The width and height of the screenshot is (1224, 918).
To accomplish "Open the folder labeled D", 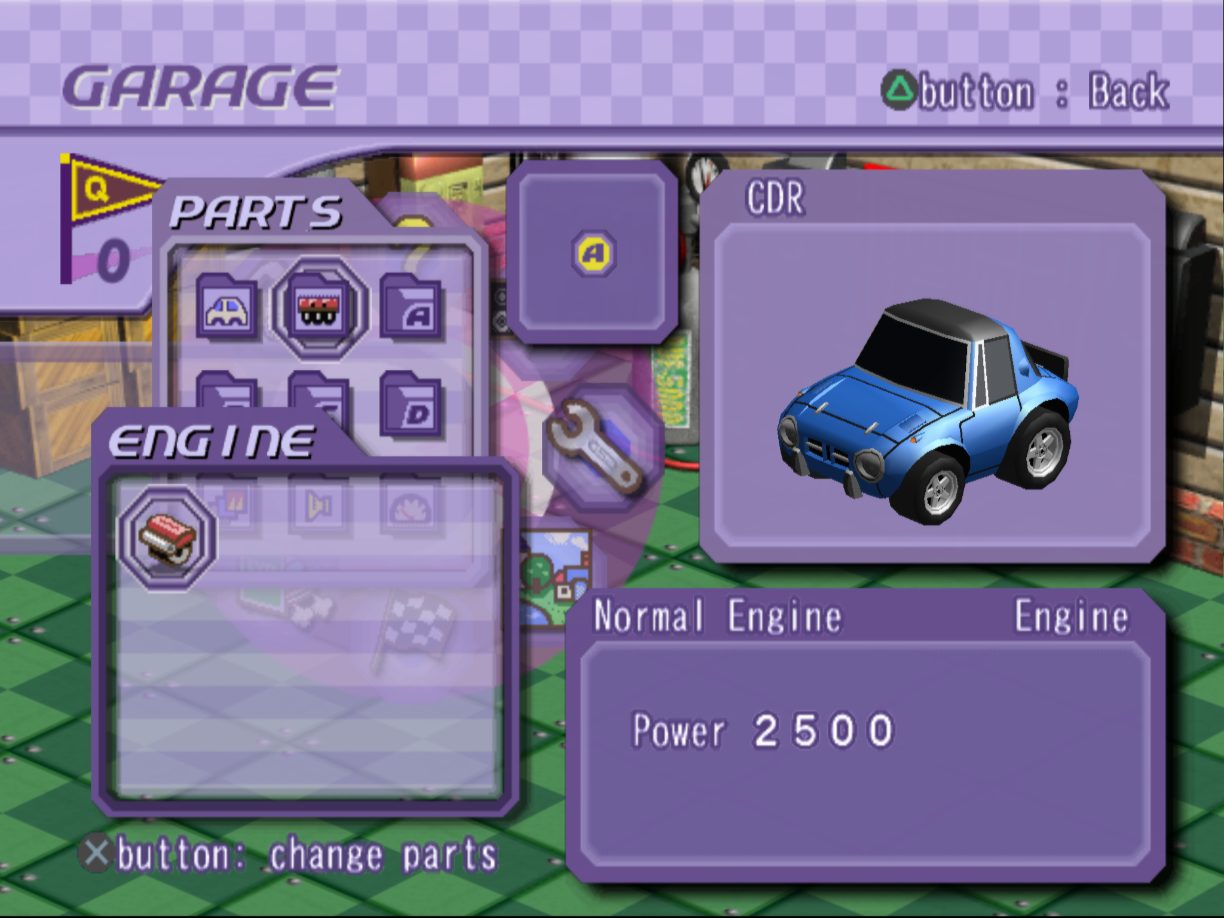I will point(411,404).
